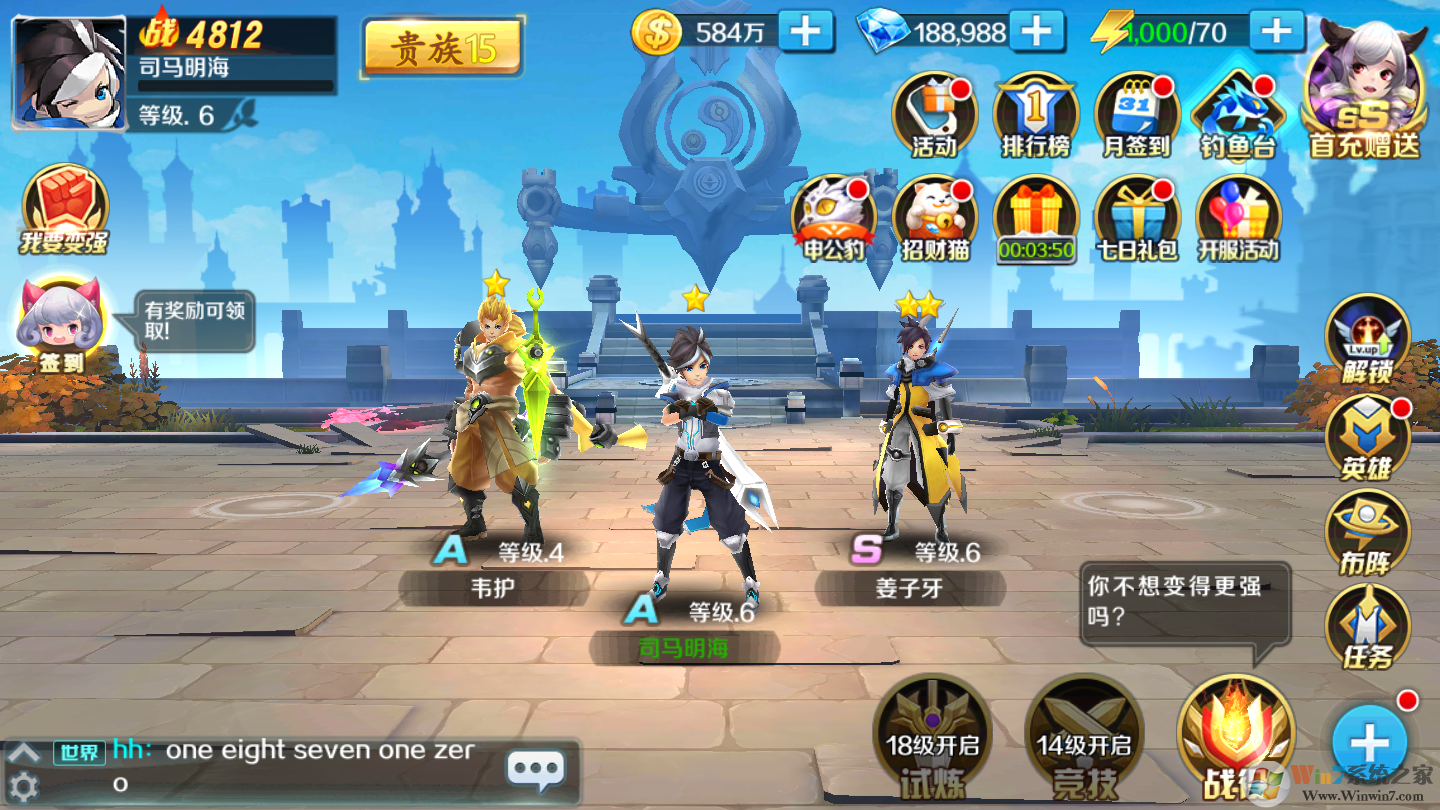Viewport: 1440px width, 810px height.
Task: Refill energy using the plus button
Action: point(1276,31)
